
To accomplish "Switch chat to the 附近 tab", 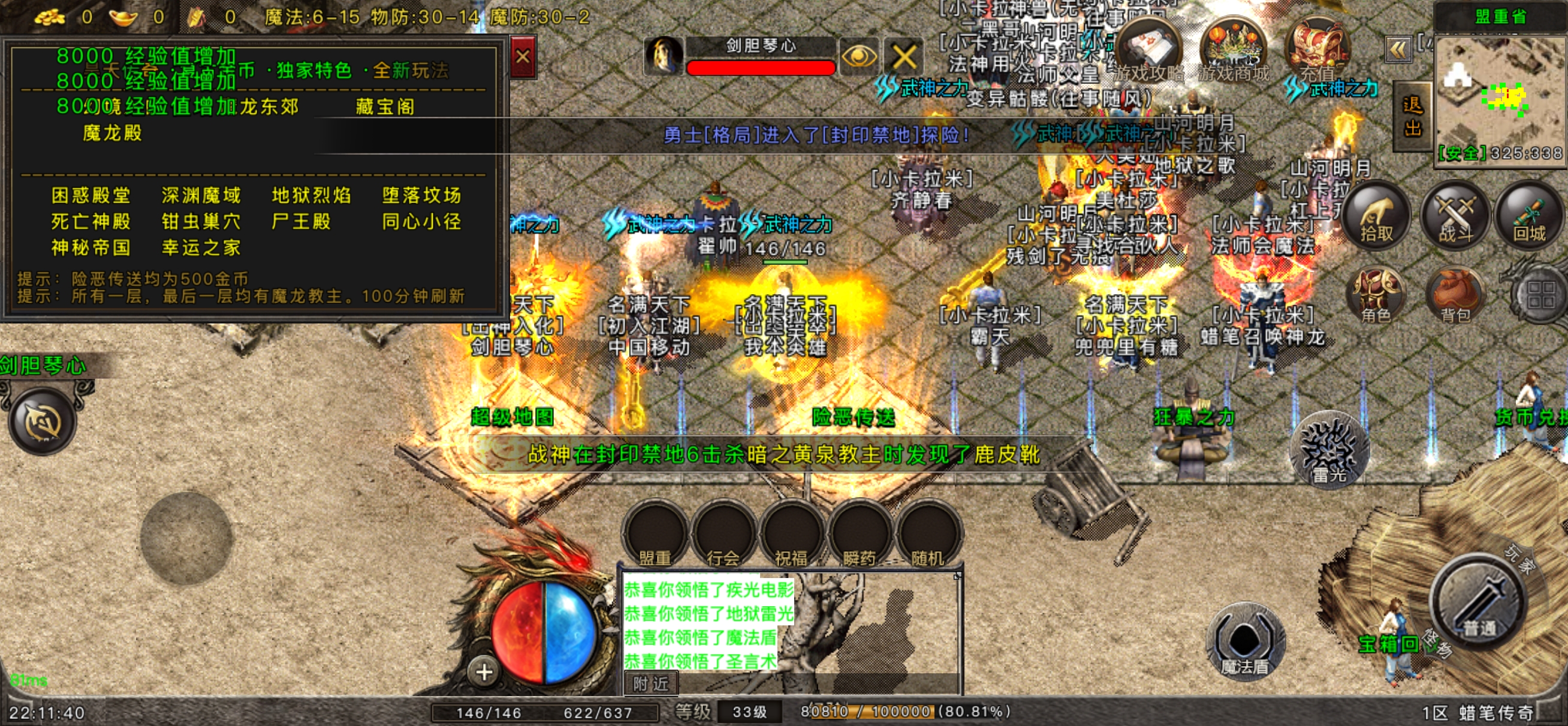I will pos(651,684).
